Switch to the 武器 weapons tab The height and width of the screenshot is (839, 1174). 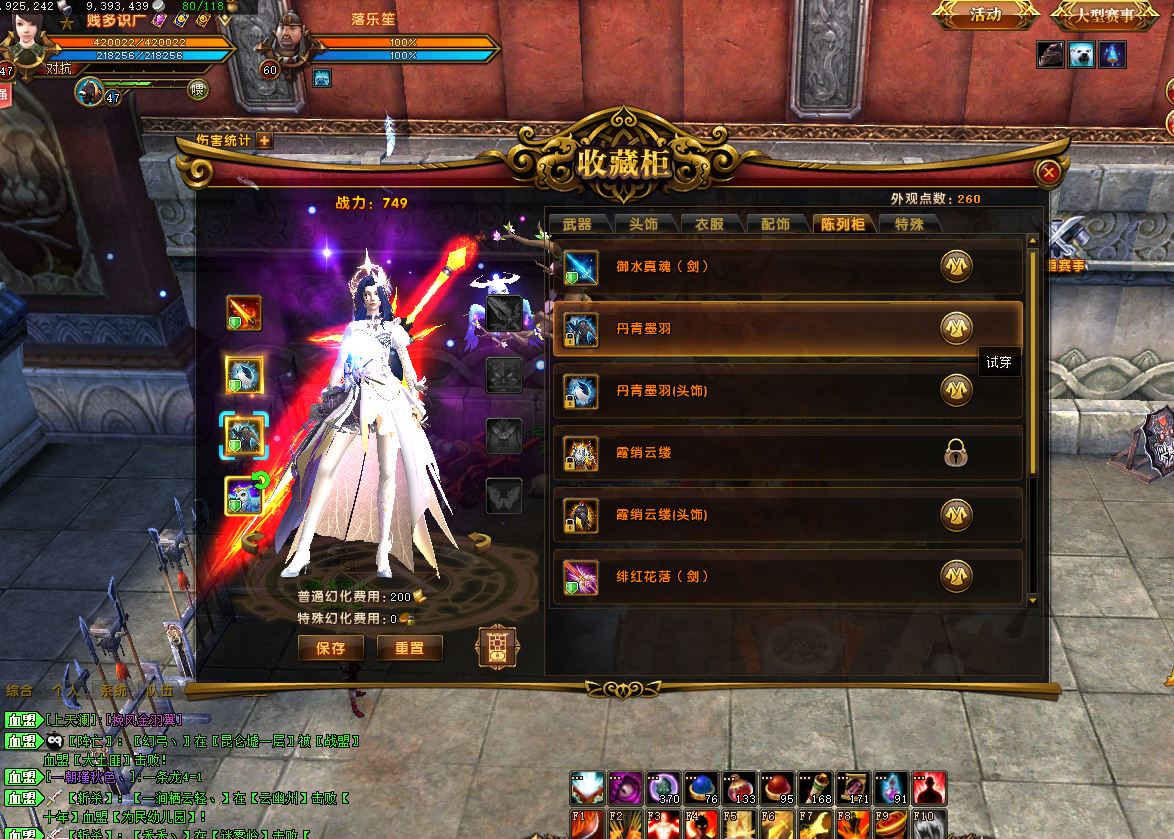(x=577, y=224)
